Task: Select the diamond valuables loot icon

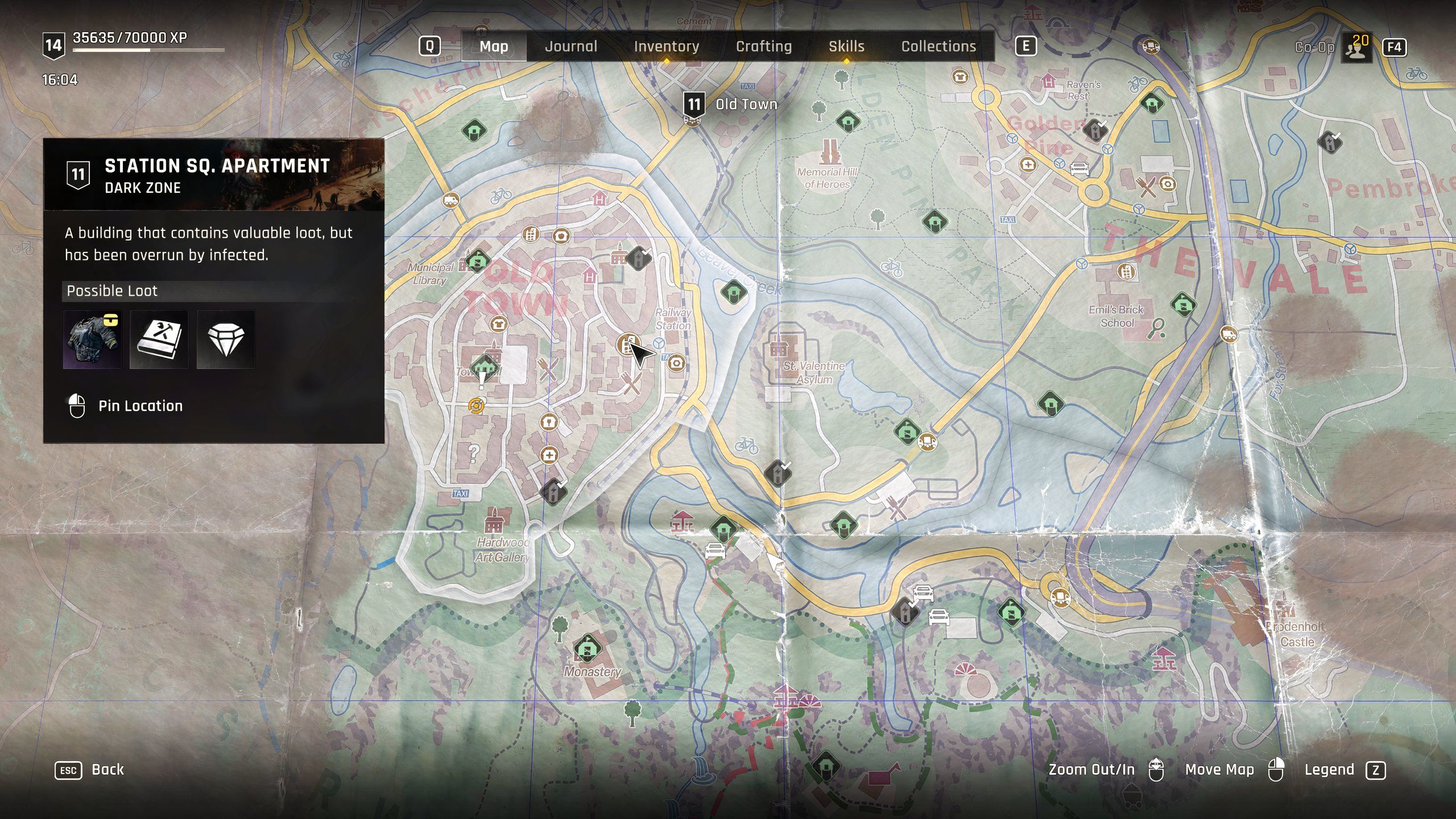Action: point(226,340)
